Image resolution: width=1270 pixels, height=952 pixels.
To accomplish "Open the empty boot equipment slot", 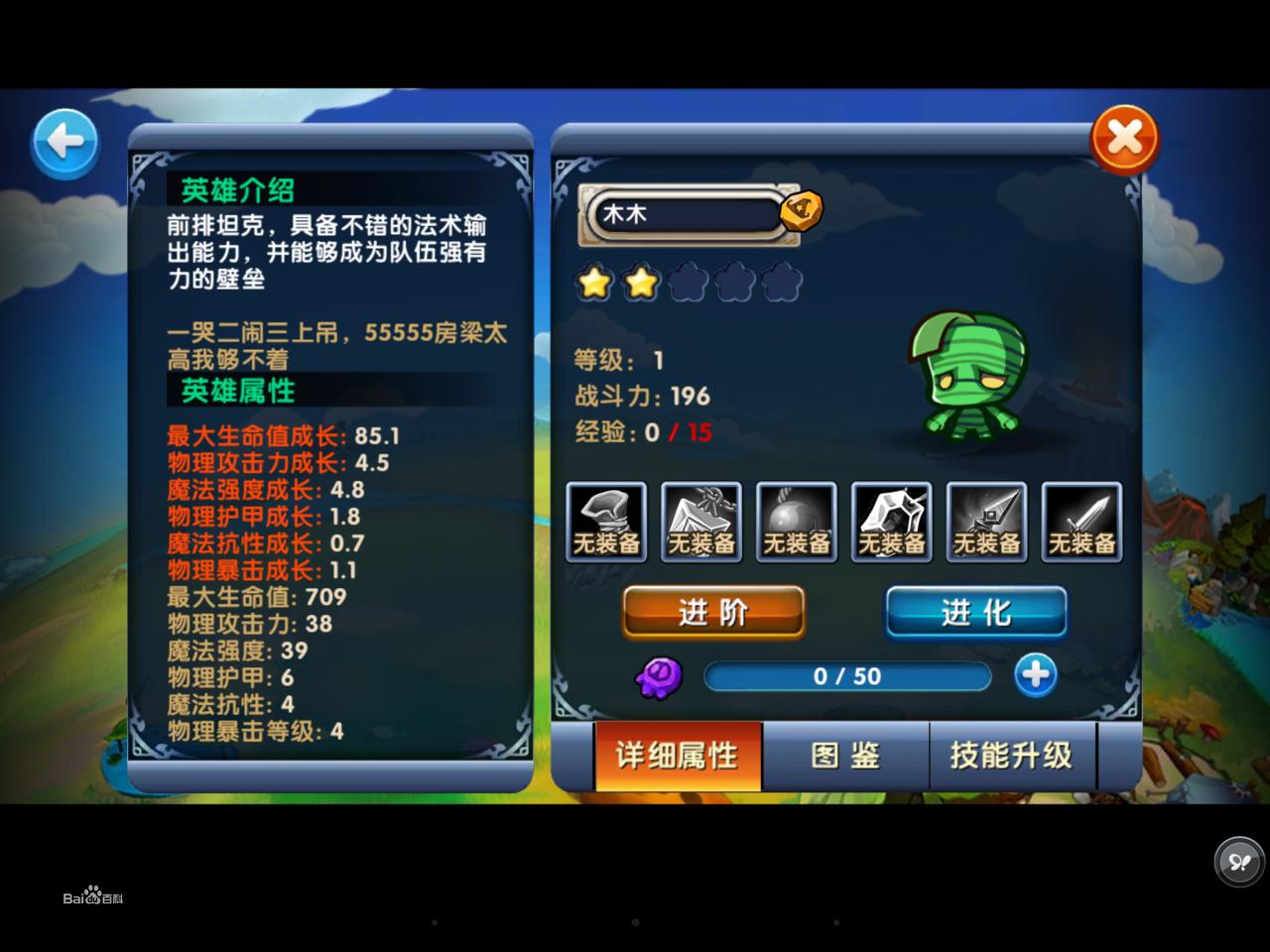I will pos(606,523).
